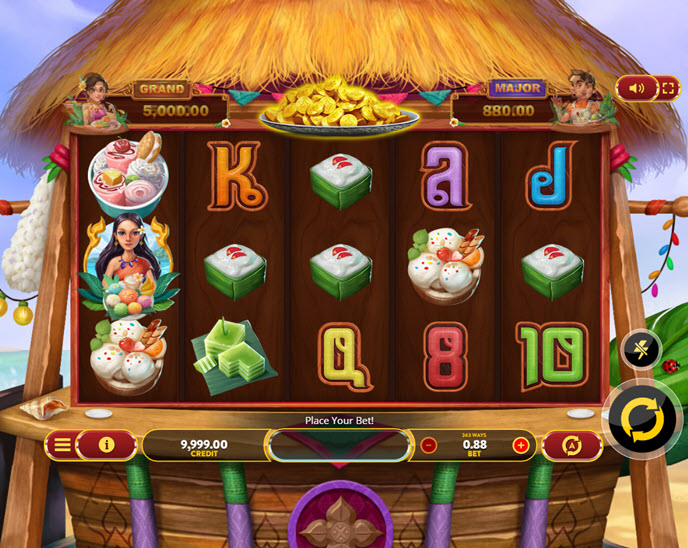The image size is (688, 548).
Task: Toggle turbo spin lightning button
Action: [640, 349]
